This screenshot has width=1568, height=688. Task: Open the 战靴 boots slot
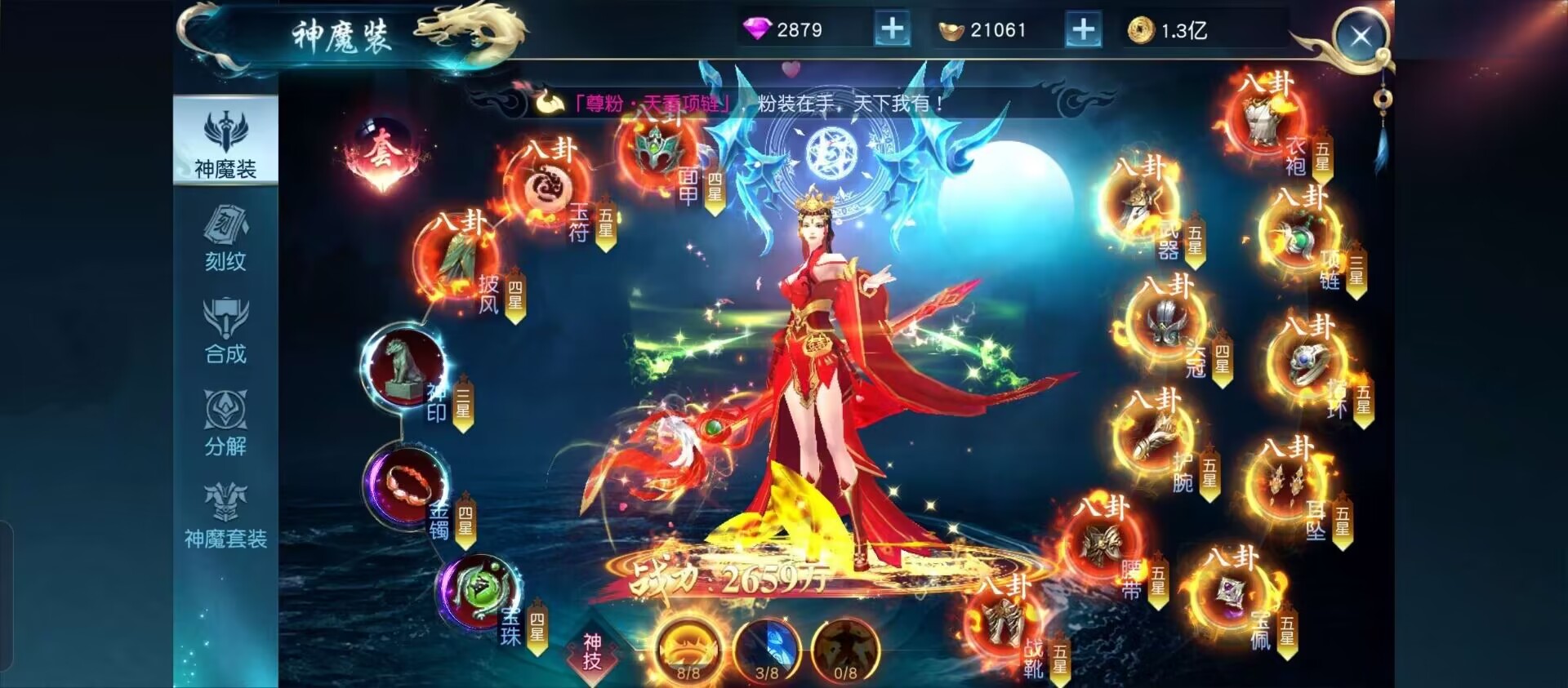point(1004,624)
